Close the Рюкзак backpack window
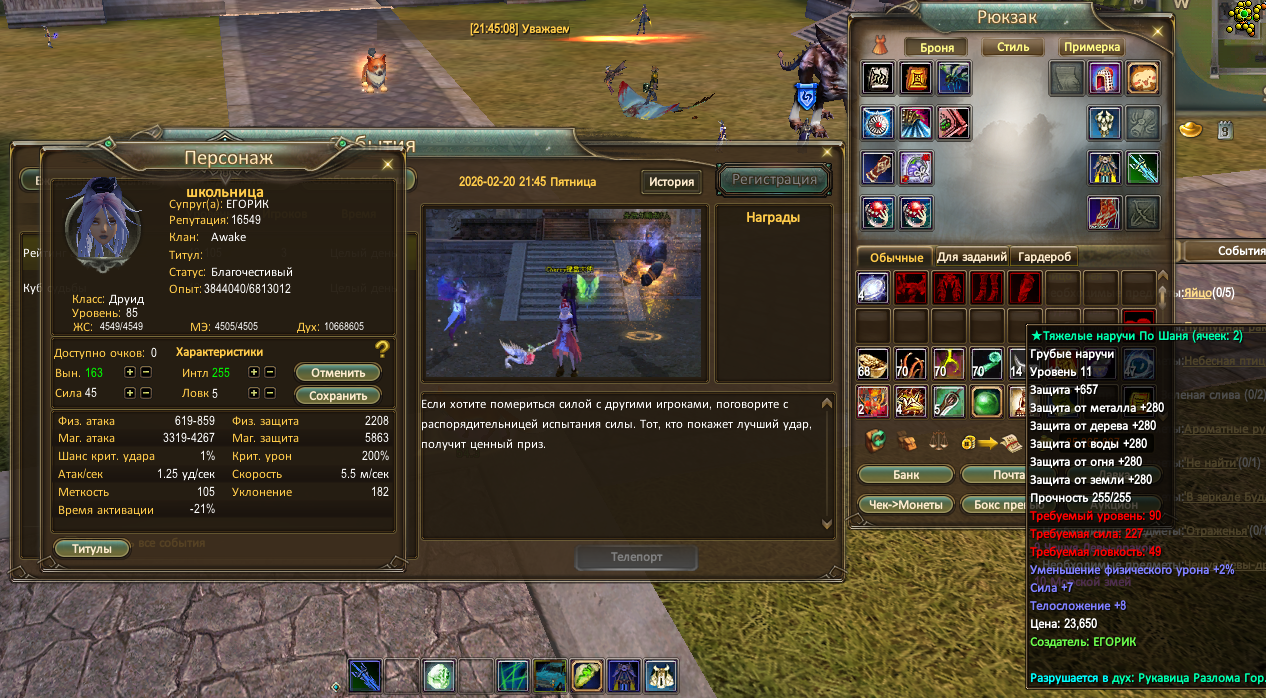Image resolution: width=1266 pixels, height=698 pixels. click(1158, 30)
